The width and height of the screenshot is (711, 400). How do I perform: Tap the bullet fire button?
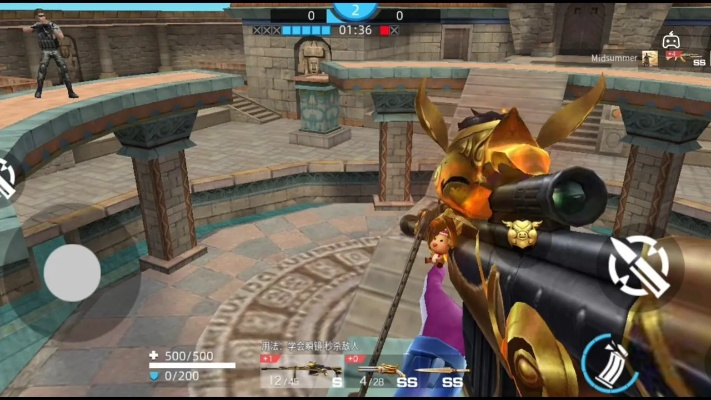pyautogui.click(x=640, y=266)
